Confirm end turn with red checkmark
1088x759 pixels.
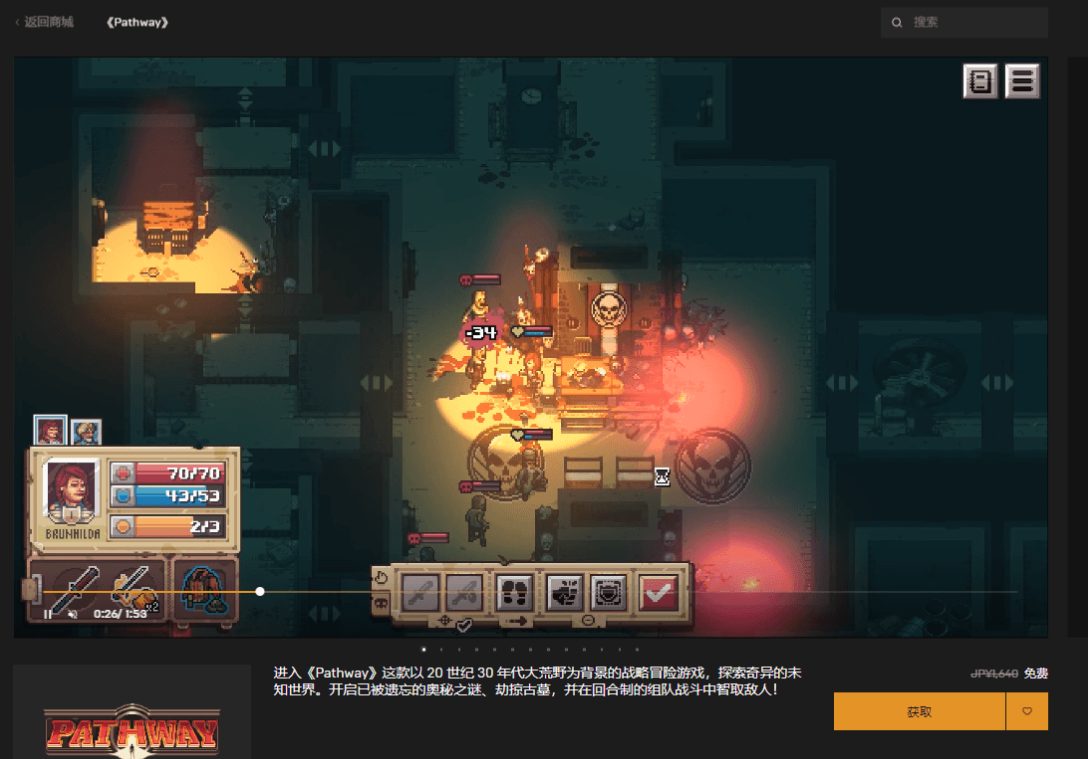658,592
